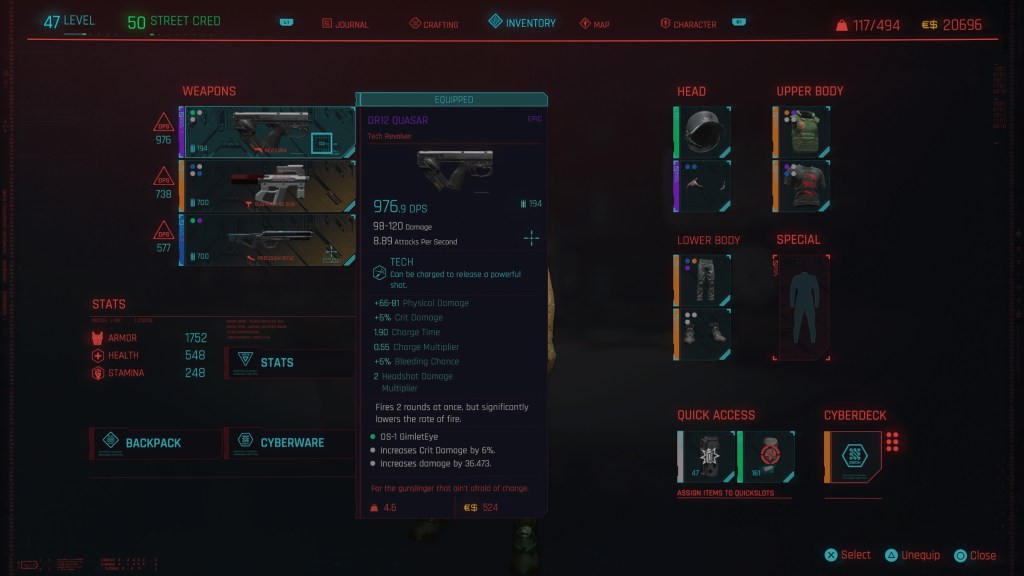Screen dimensions: 1024x576
Task: Select the precision rifle weapon slot
Action: (267, 240)
